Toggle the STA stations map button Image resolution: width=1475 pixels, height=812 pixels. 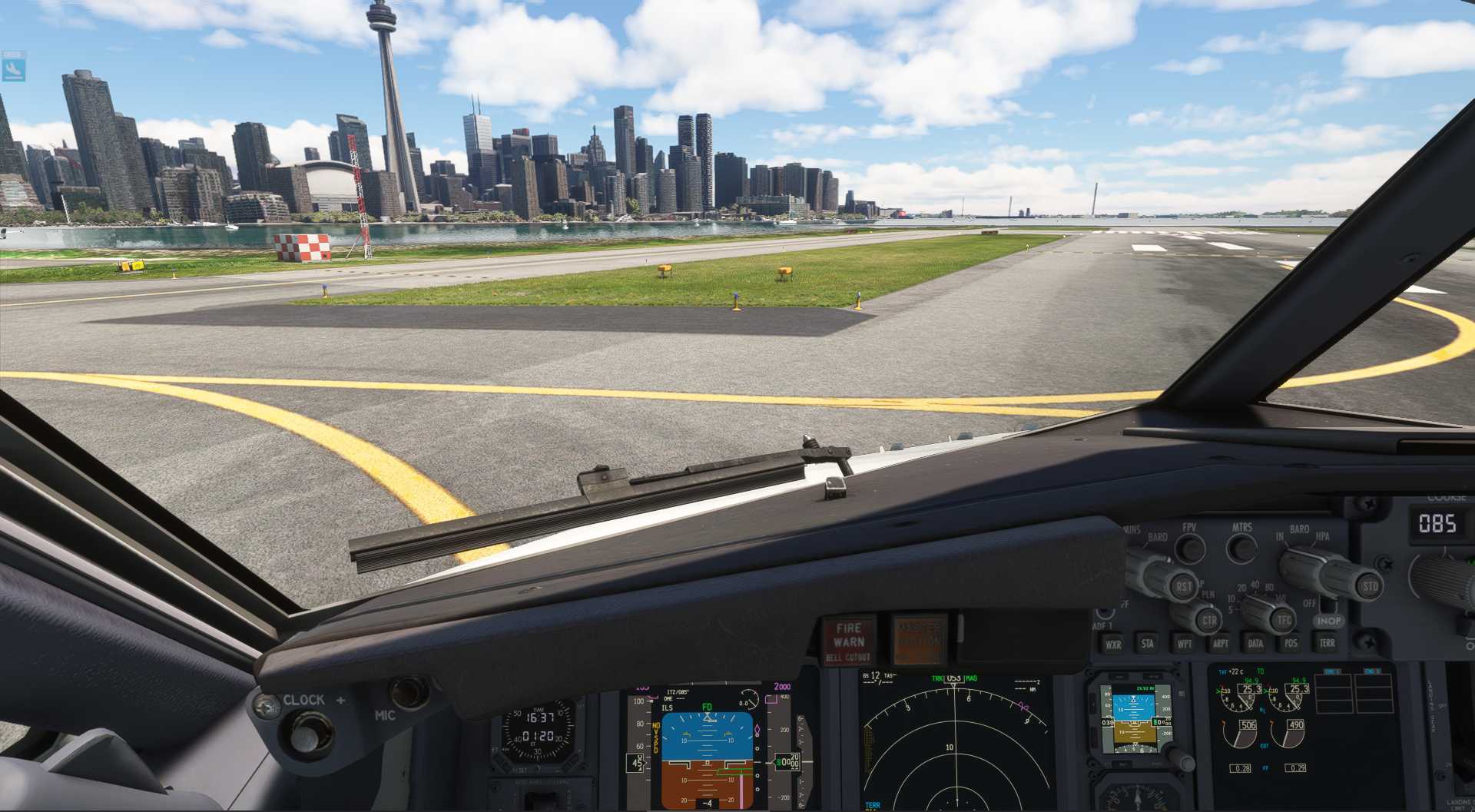(x=1148, y=644)
